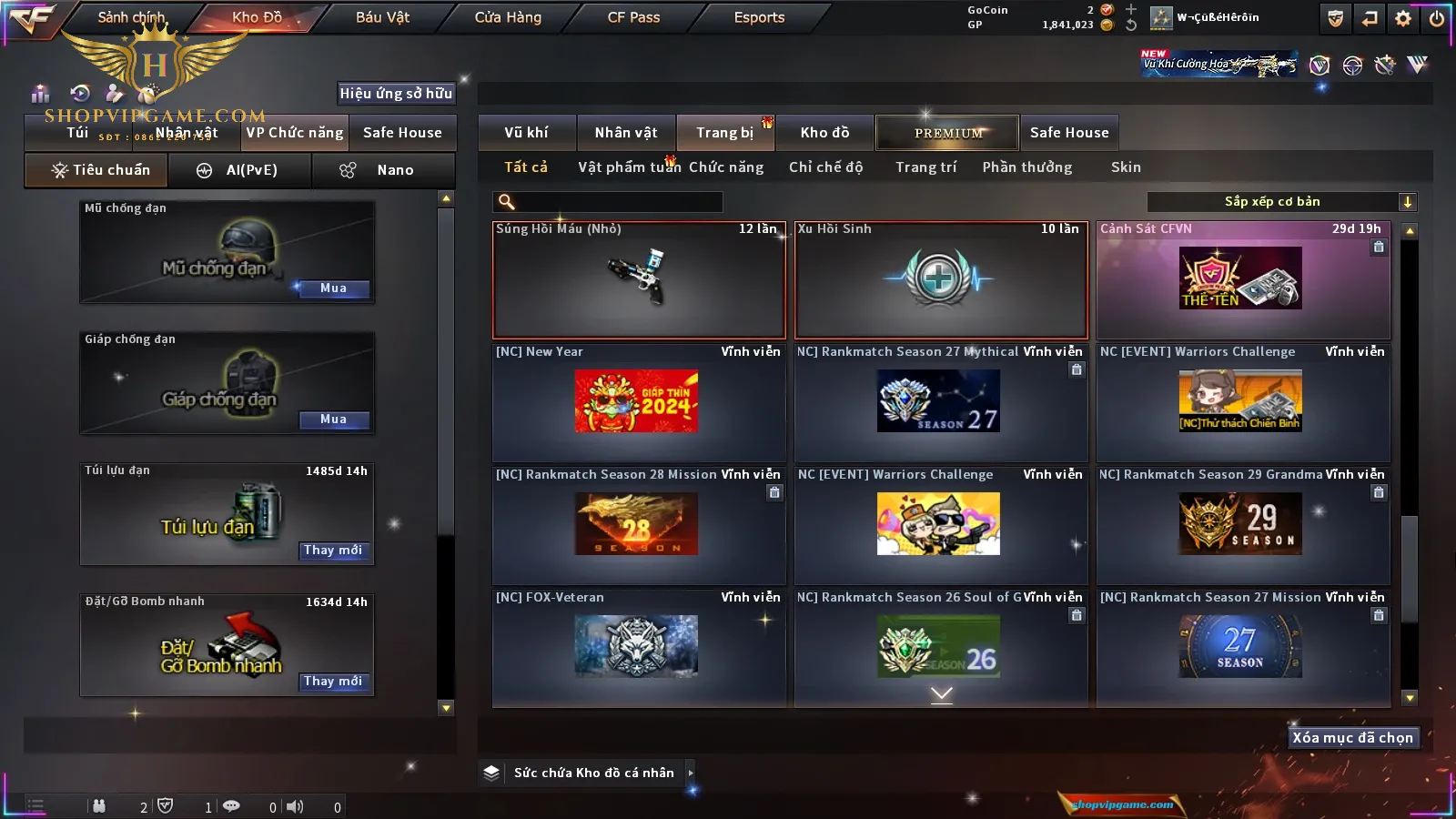The height and width of the screenshot is (819, 1456).
Task: Show the Skin filter category
Action: pos(1126,167)
